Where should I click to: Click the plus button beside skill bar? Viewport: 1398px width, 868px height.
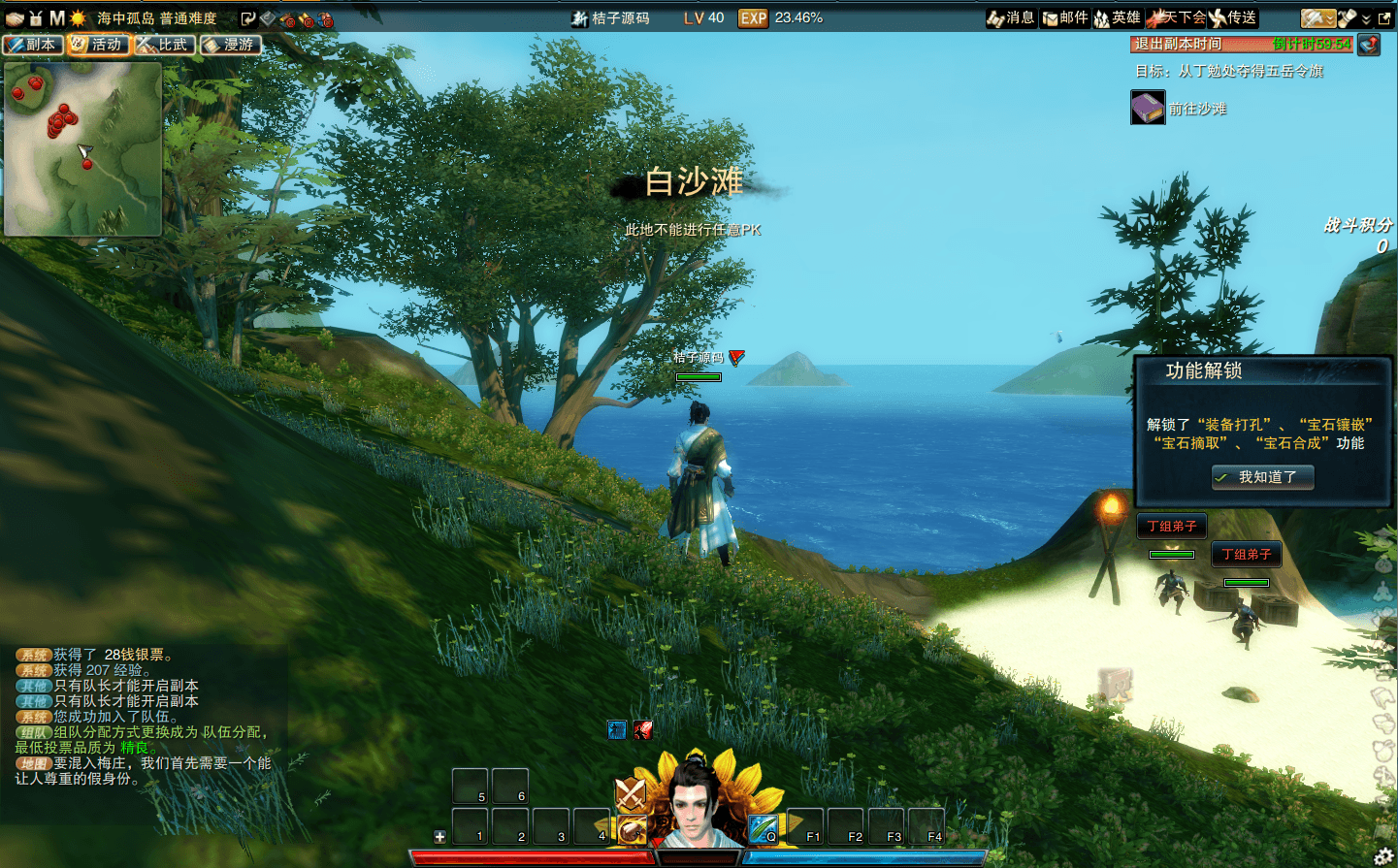(x=439, y=836)
